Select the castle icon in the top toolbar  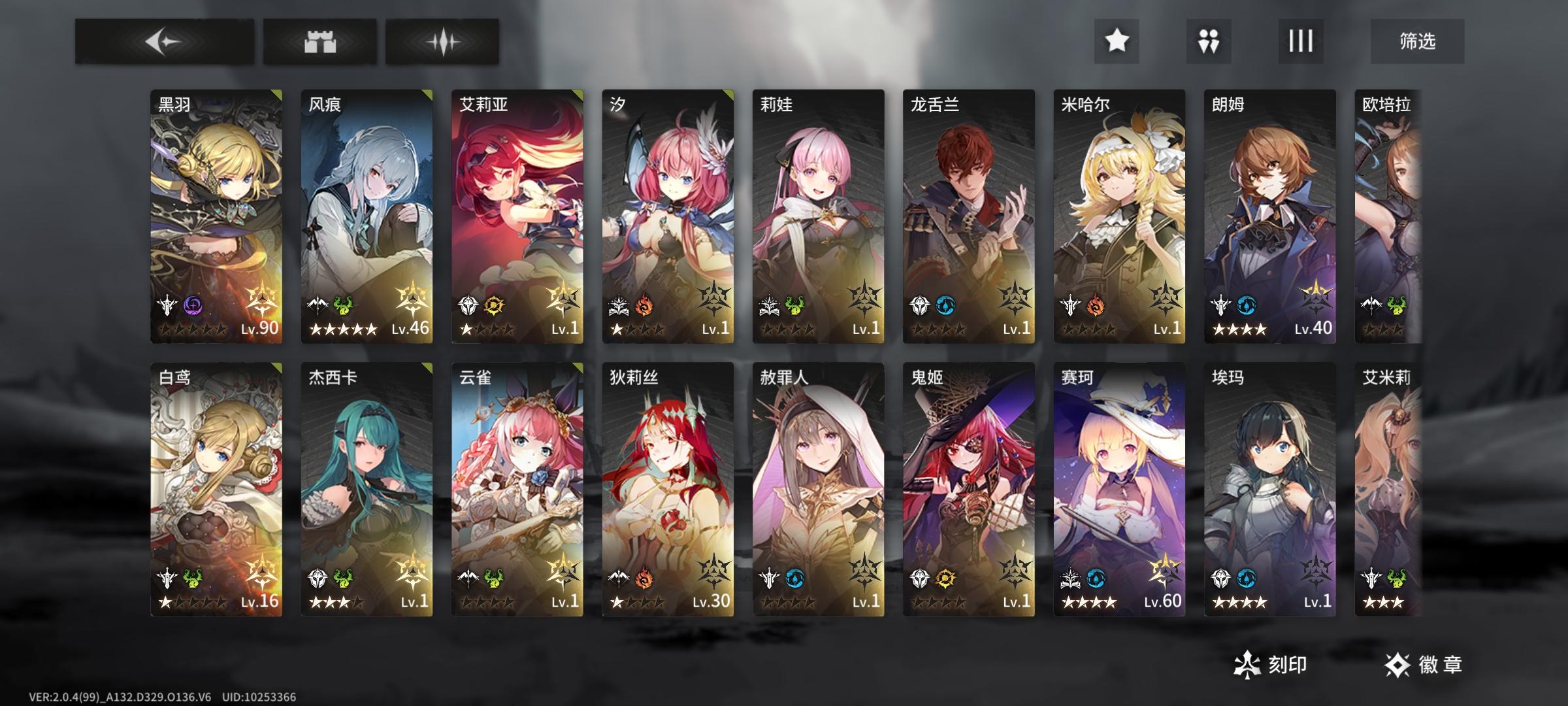[x=320, y=41]
